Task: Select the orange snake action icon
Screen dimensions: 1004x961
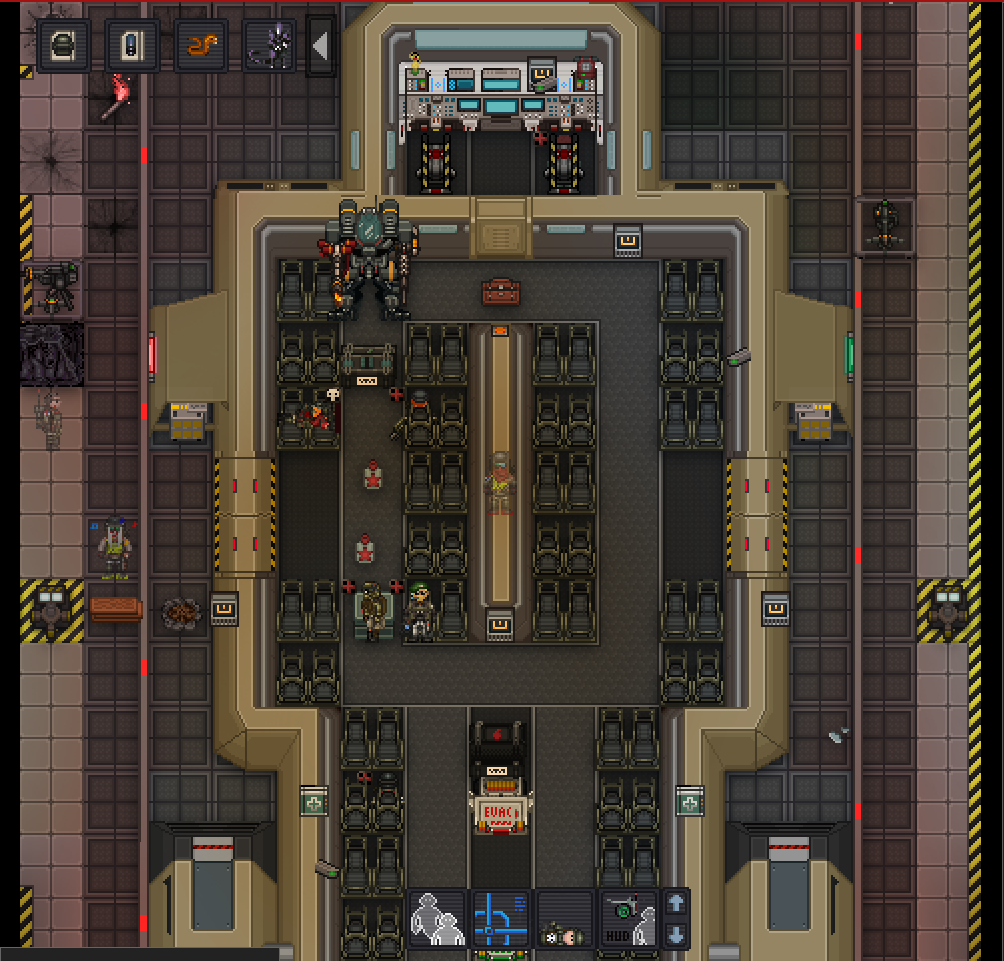Action: tap(201, 46)
